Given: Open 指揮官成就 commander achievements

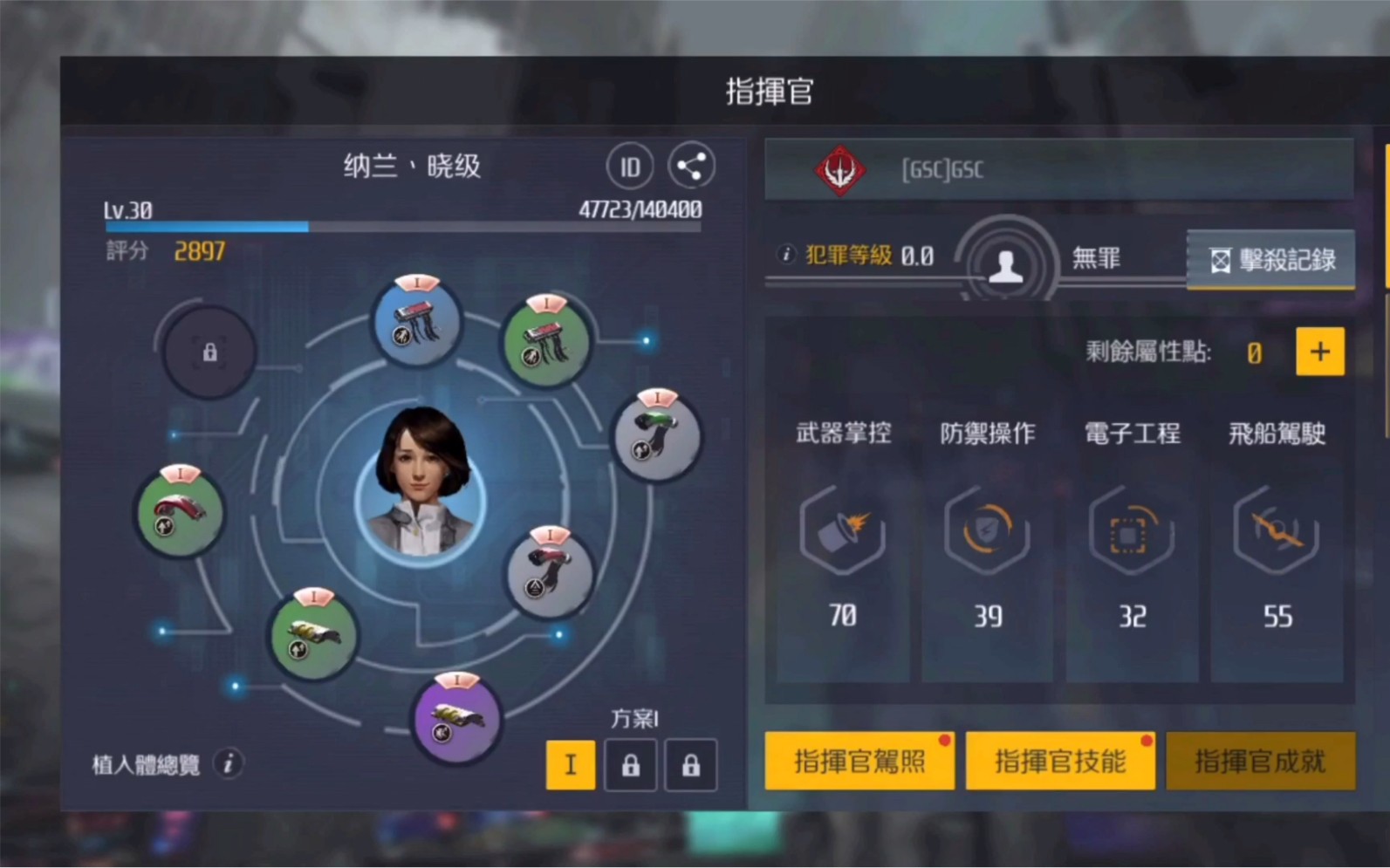Looking at the screenshot, I should pos(1260,761).
